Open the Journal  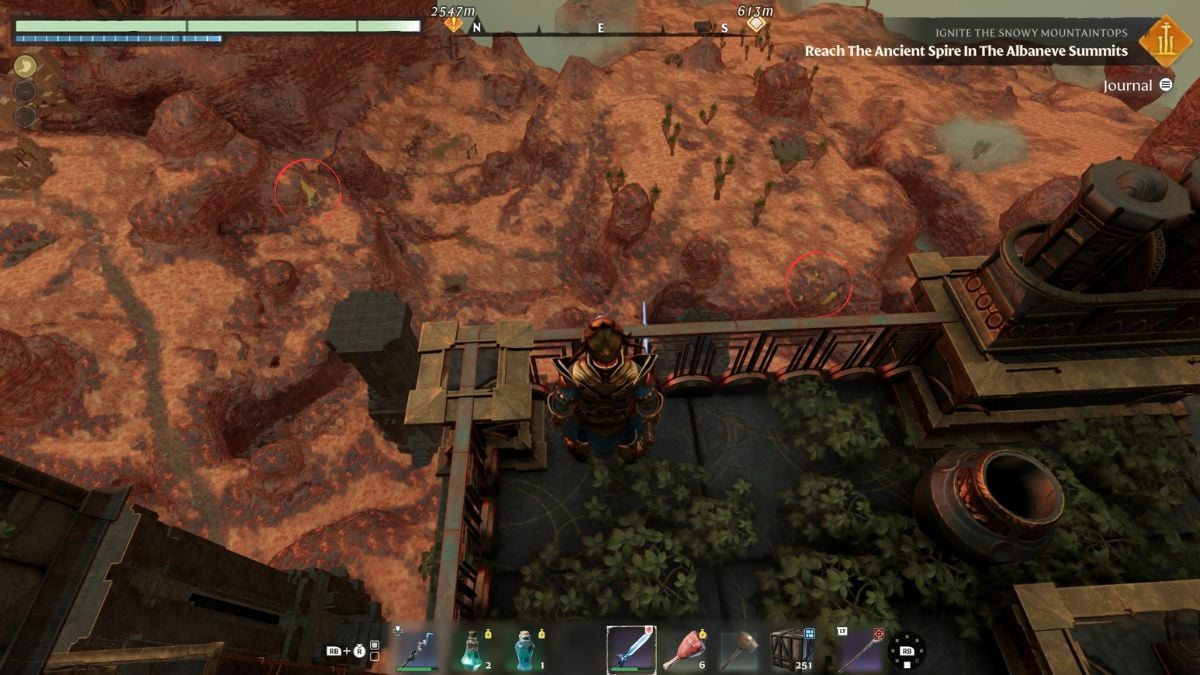click(1137, 86)
